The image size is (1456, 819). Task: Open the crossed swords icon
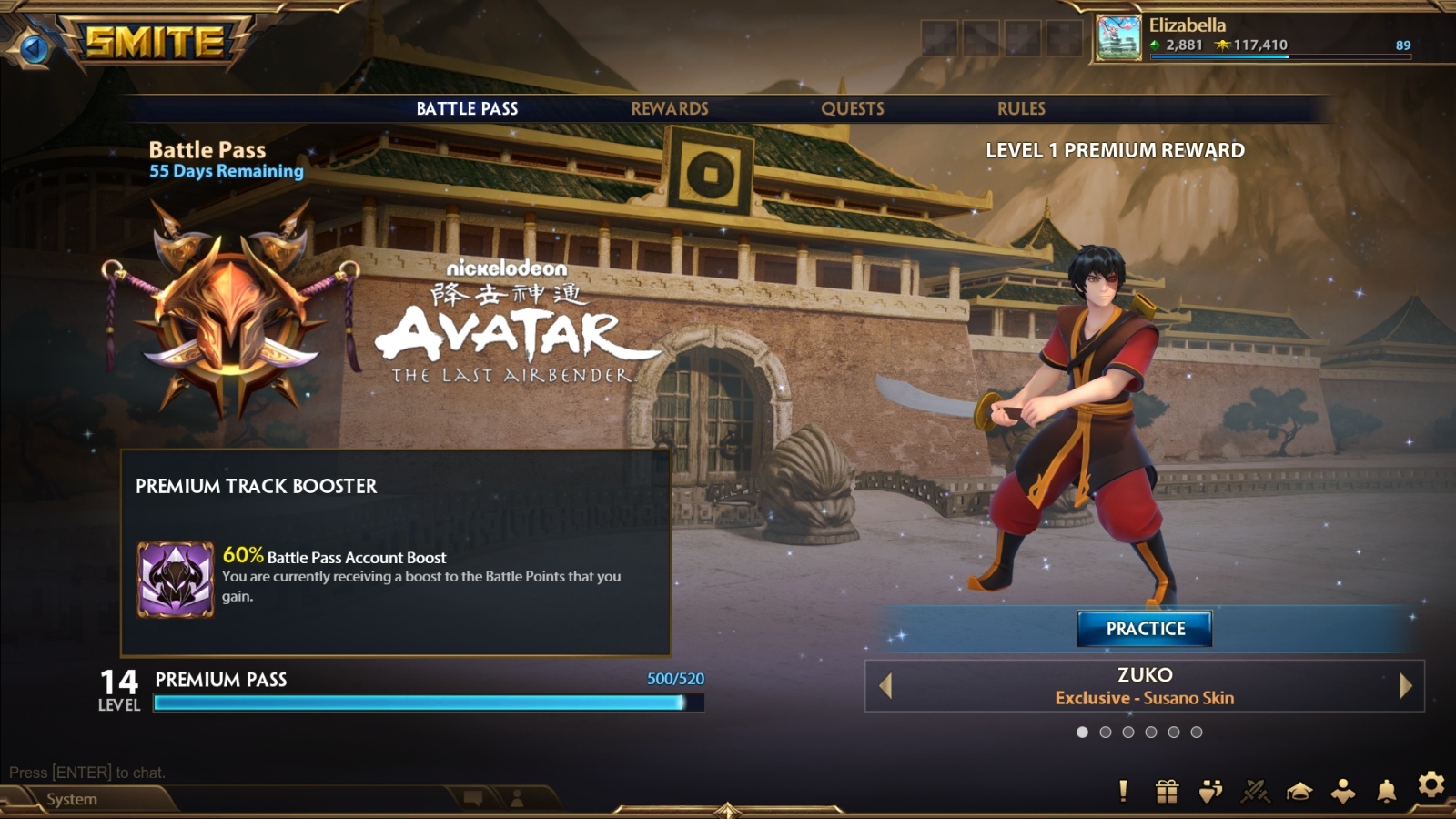(1255, 791)
